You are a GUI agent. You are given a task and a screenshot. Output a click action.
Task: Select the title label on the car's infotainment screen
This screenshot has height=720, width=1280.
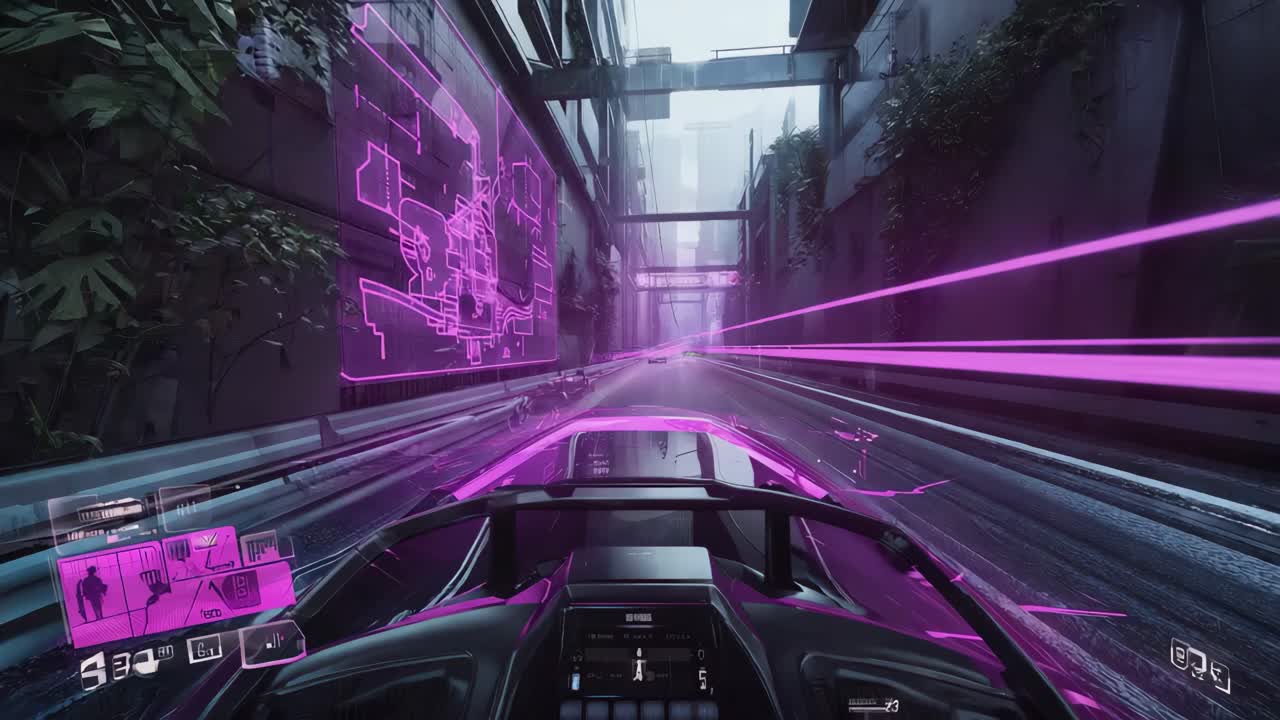[638, 618]
